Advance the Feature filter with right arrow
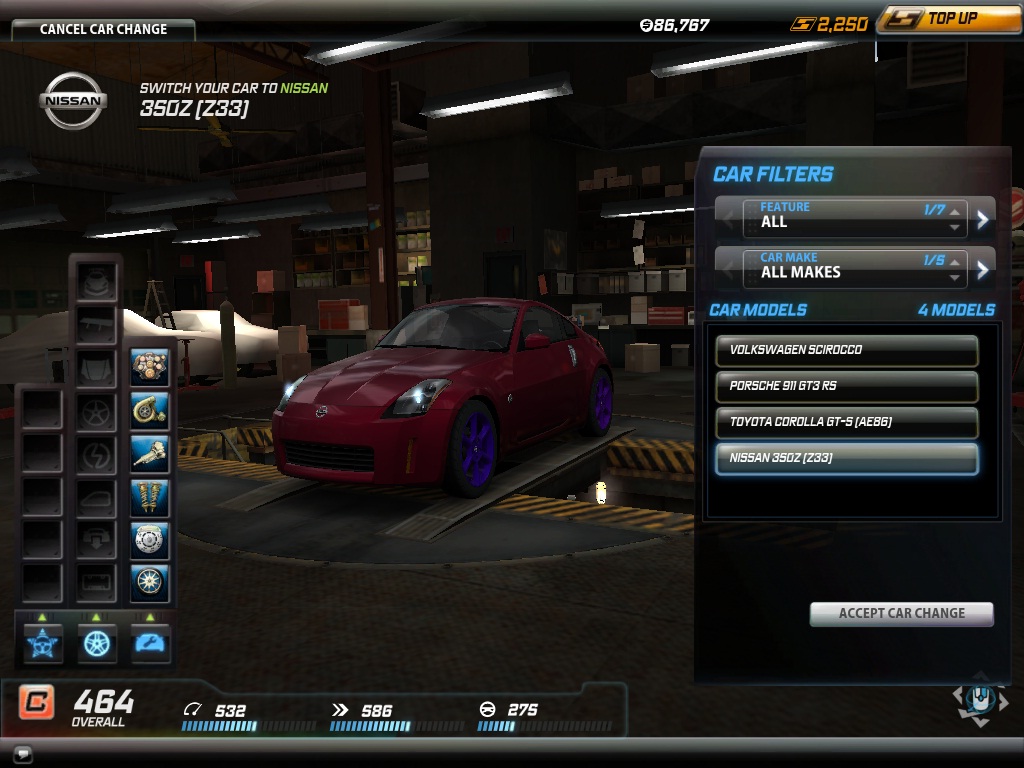 (x=983, y=218)
